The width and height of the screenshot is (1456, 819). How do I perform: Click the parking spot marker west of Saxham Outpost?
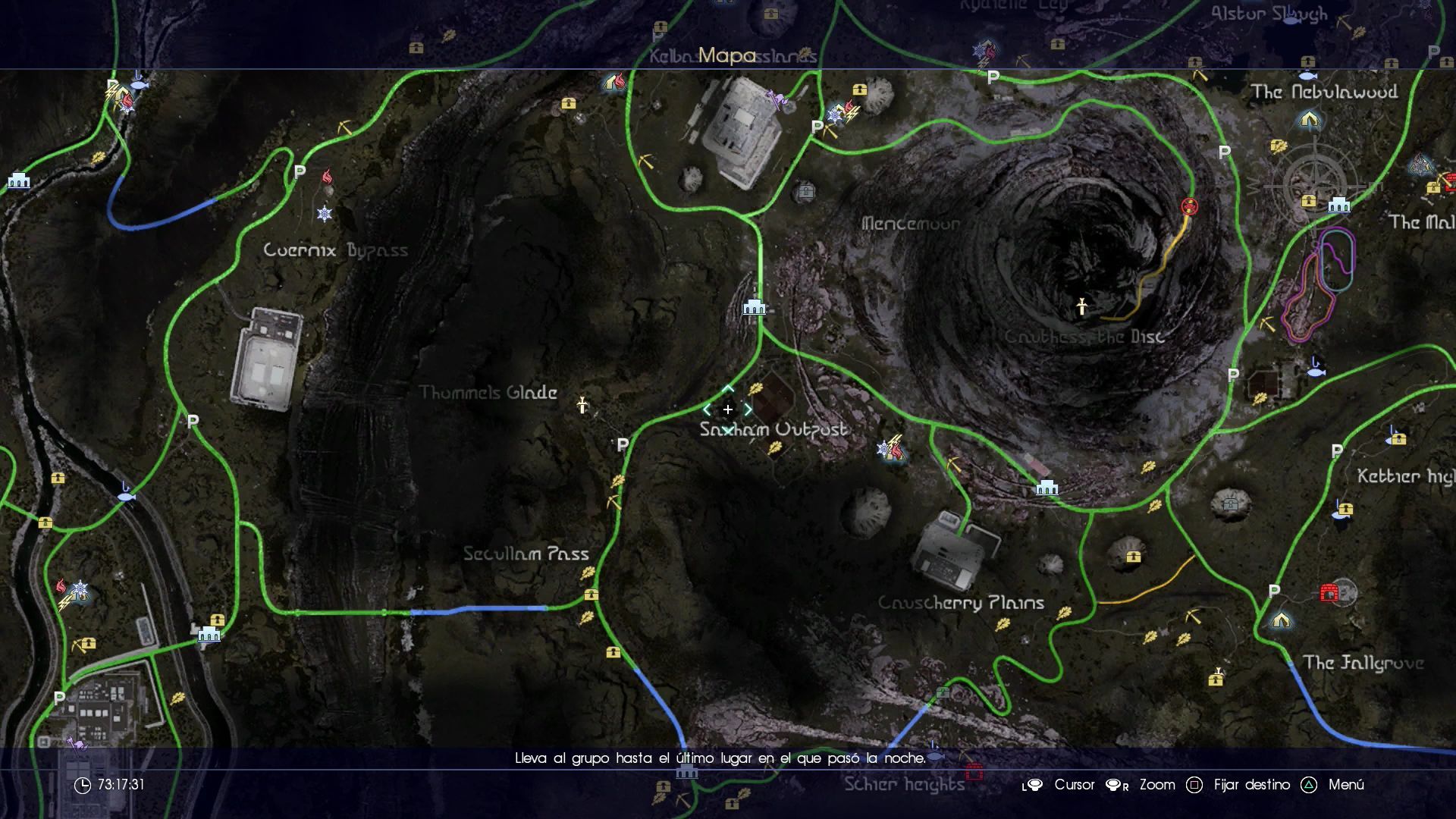pos(623,445)
